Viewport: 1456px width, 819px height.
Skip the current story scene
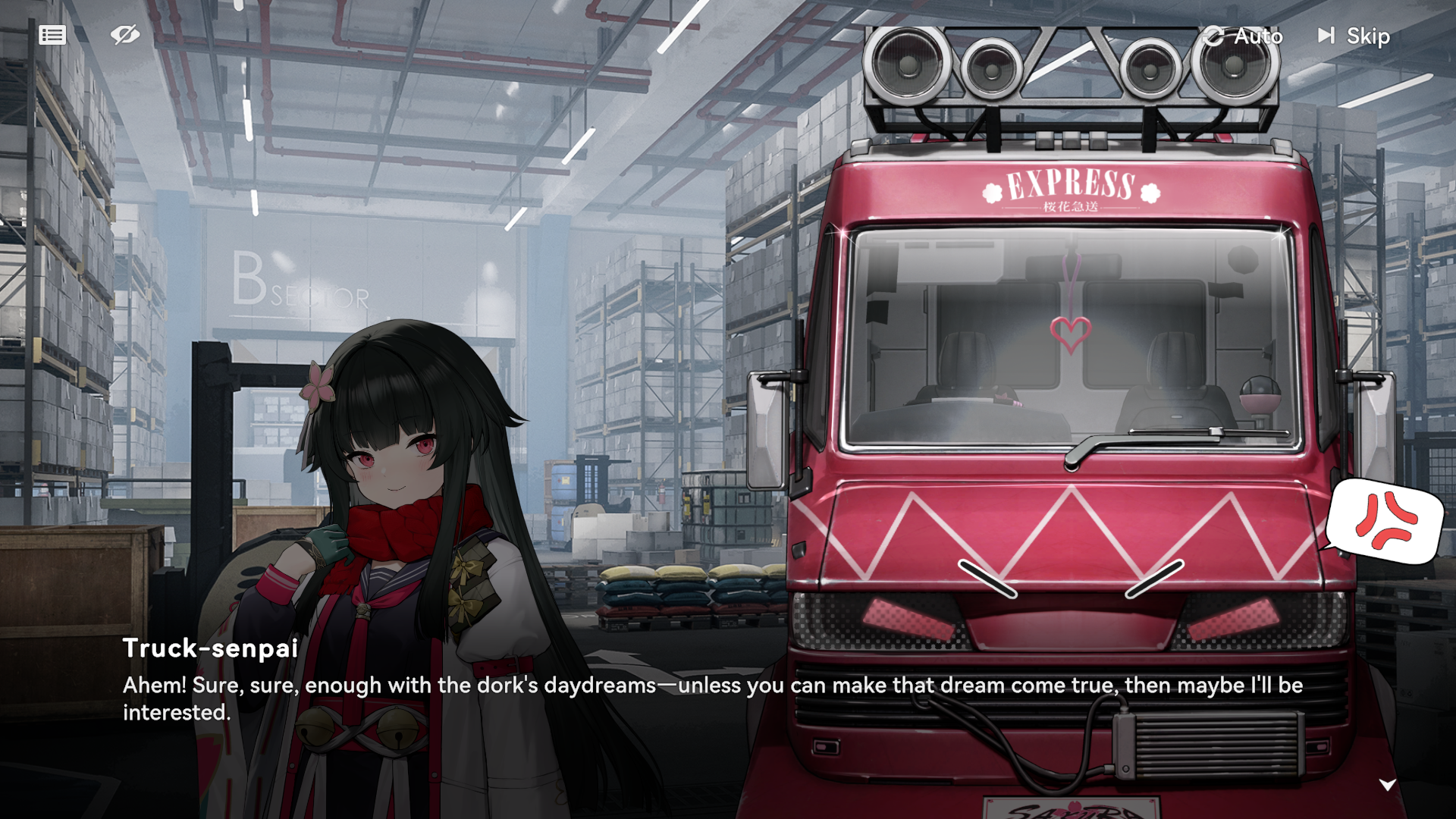pos(1354,36)
